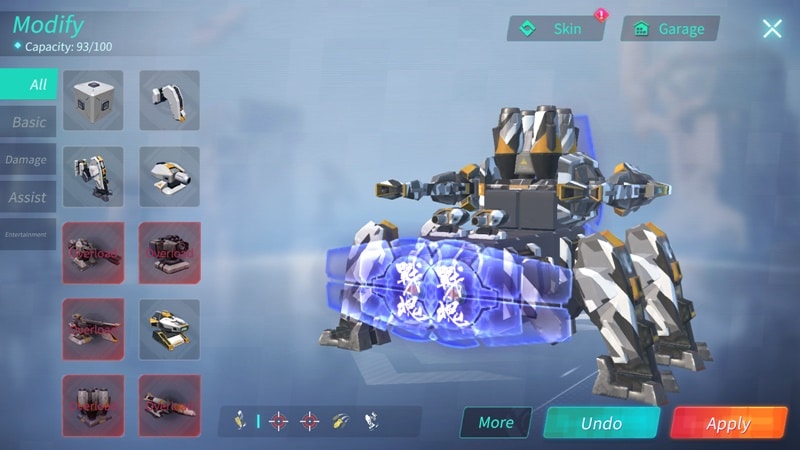Go to the Garage
800x450 pixels.
(x=669, y=29)
